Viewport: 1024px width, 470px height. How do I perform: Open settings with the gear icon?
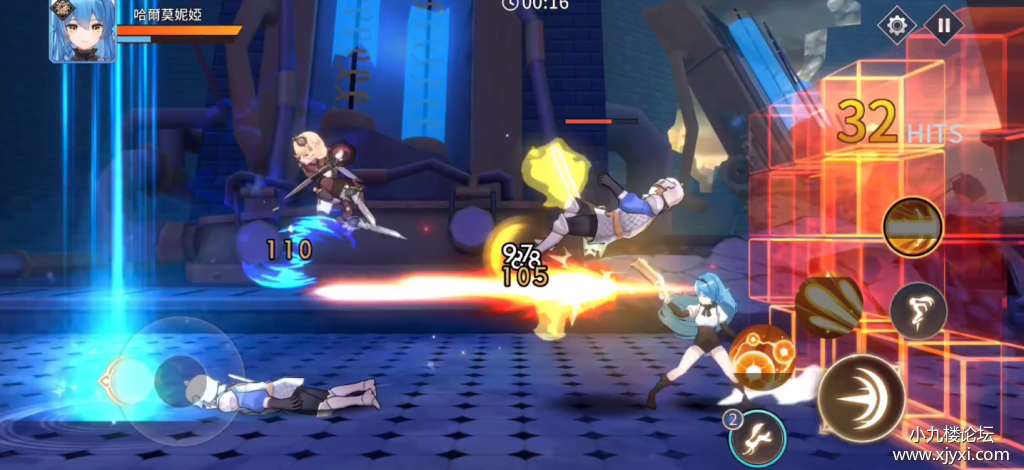tap(895, 25)
